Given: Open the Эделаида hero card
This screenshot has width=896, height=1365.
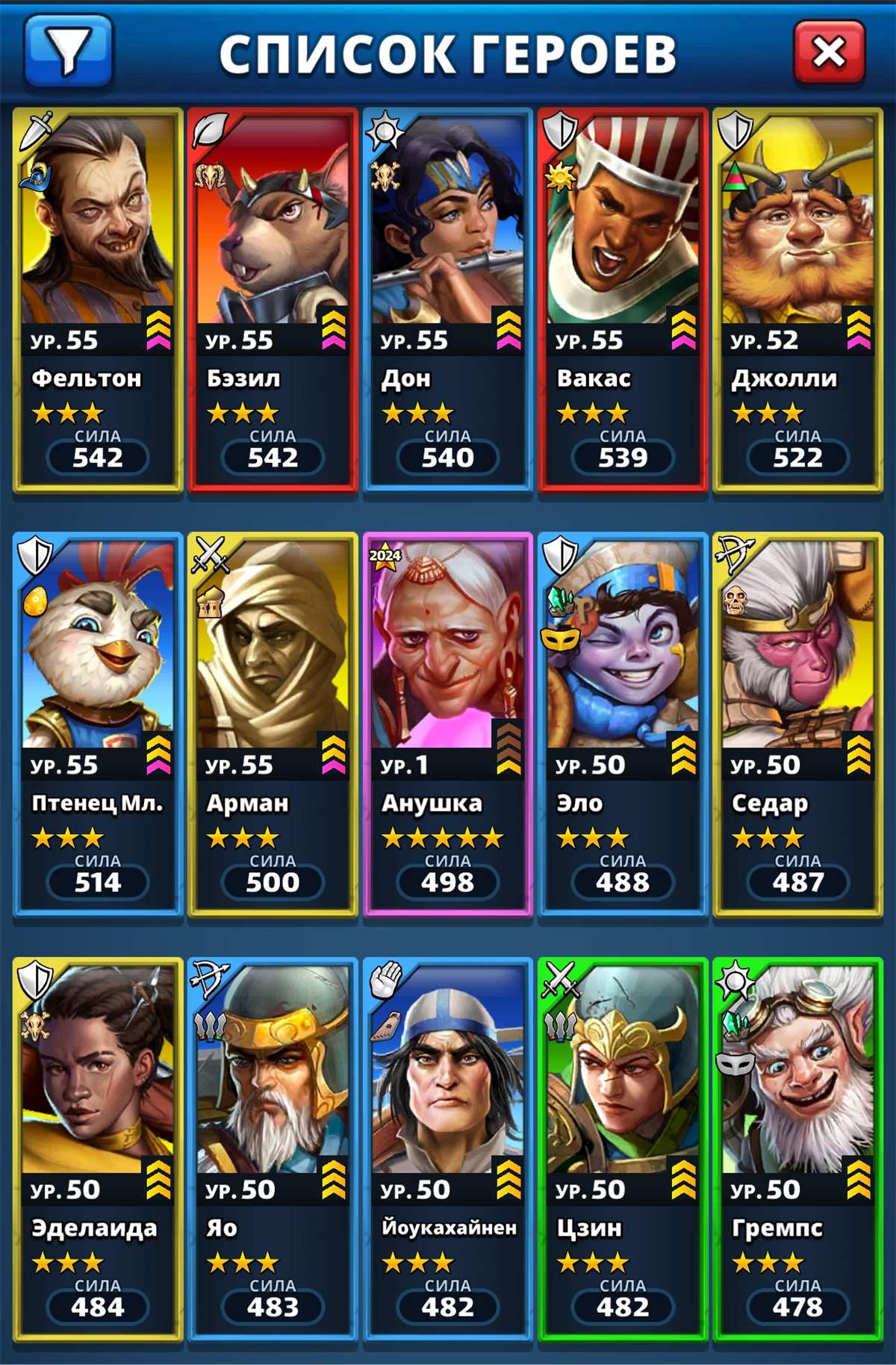Looking at the screenshot, I should [x=98, y=1148].
